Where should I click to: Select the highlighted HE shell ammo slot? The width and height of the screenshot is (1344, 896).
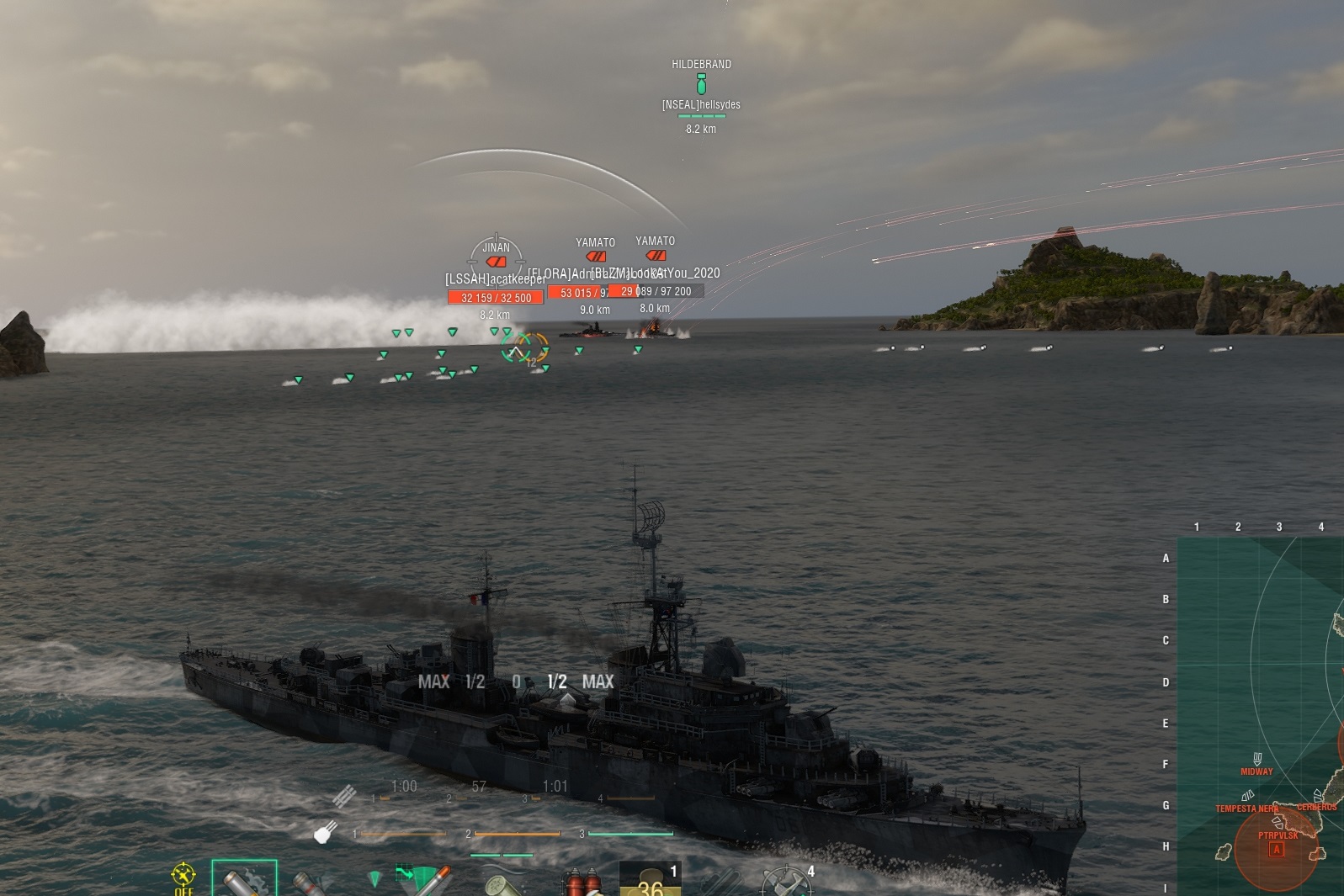coord(244,880)
